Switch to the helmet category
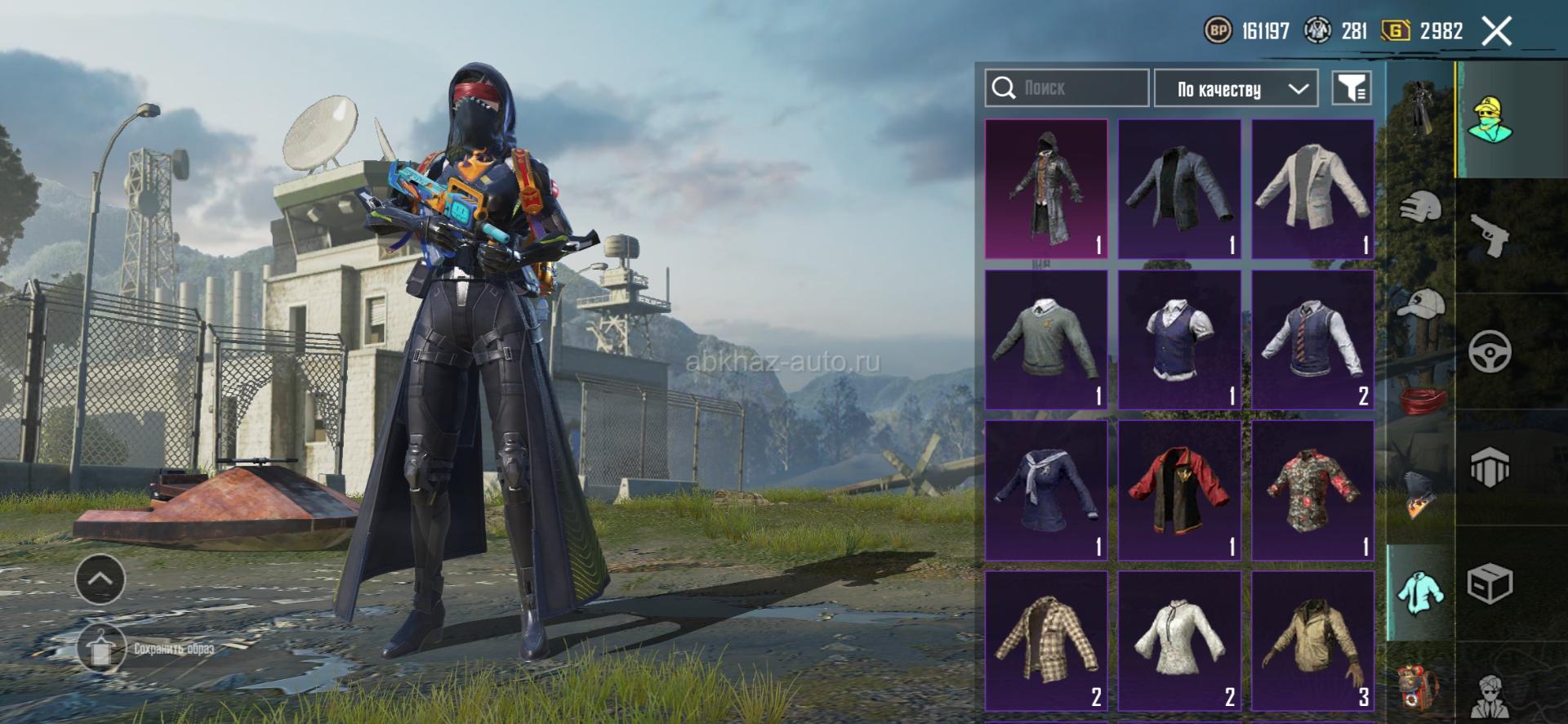The image size is (1568, 724). point(1420,208)
